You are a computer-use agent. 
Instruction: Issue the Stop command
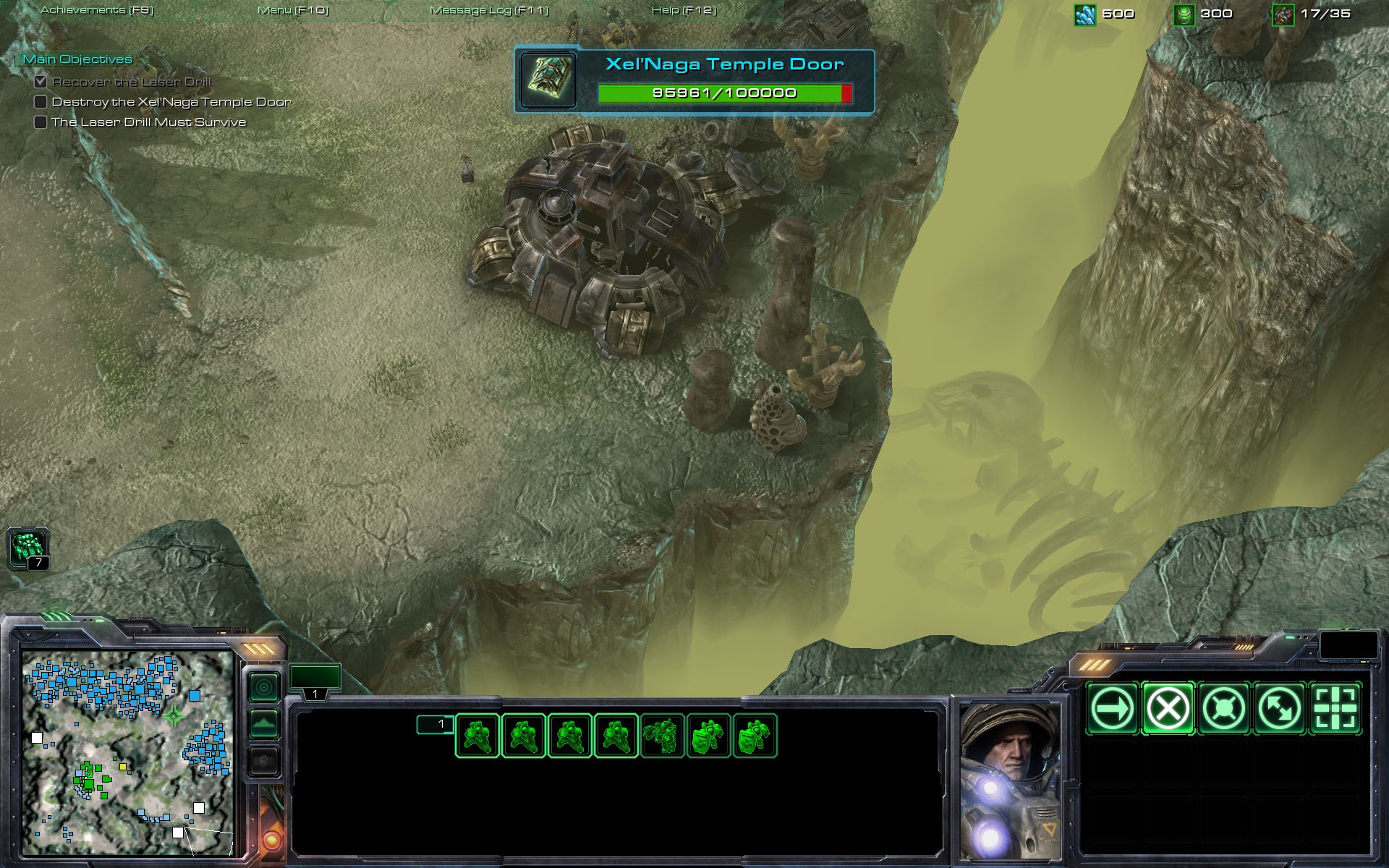pyautogui.click(x=1168, y=709)
